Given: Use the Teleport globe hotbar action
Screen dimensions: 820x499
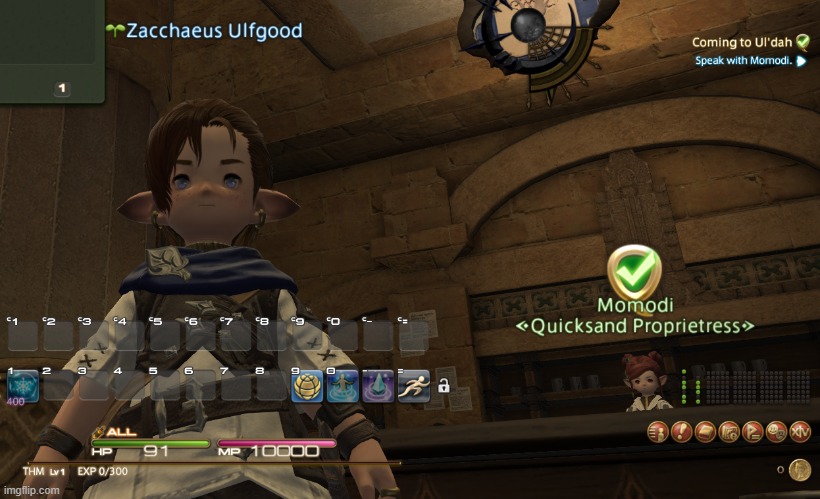Looking at the screenshot, I should point(307,386).
